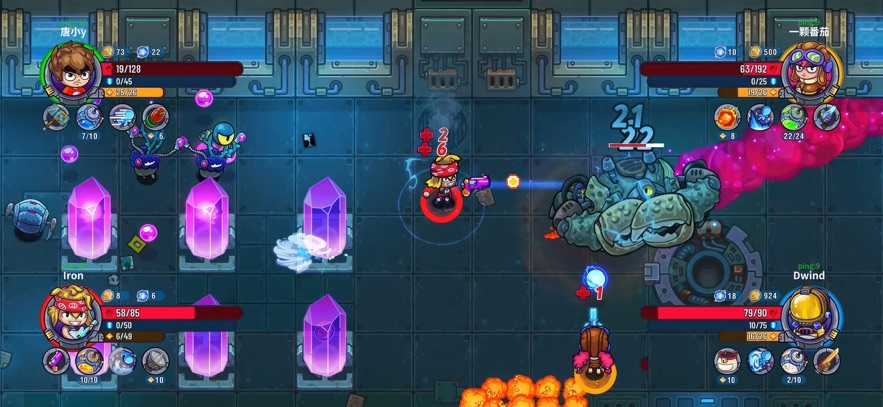This screenshot has height=407, width=883.
Task: Use 唐小y's speed dash skill icon
Action: pyautogui.click(x=122, y=118)
